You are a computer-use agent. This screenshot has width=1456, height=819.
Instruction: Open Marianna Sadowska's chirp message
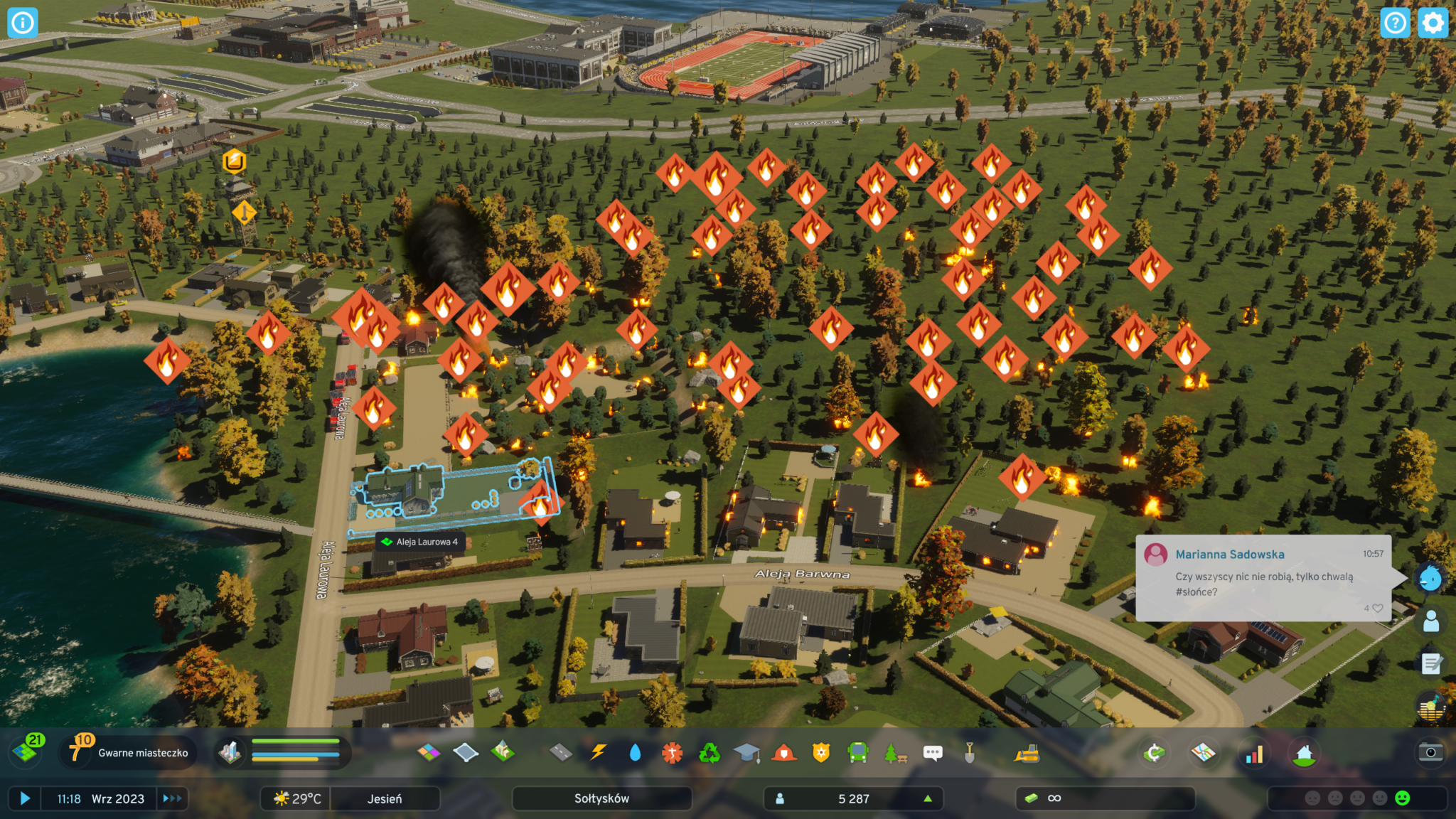1263,577
